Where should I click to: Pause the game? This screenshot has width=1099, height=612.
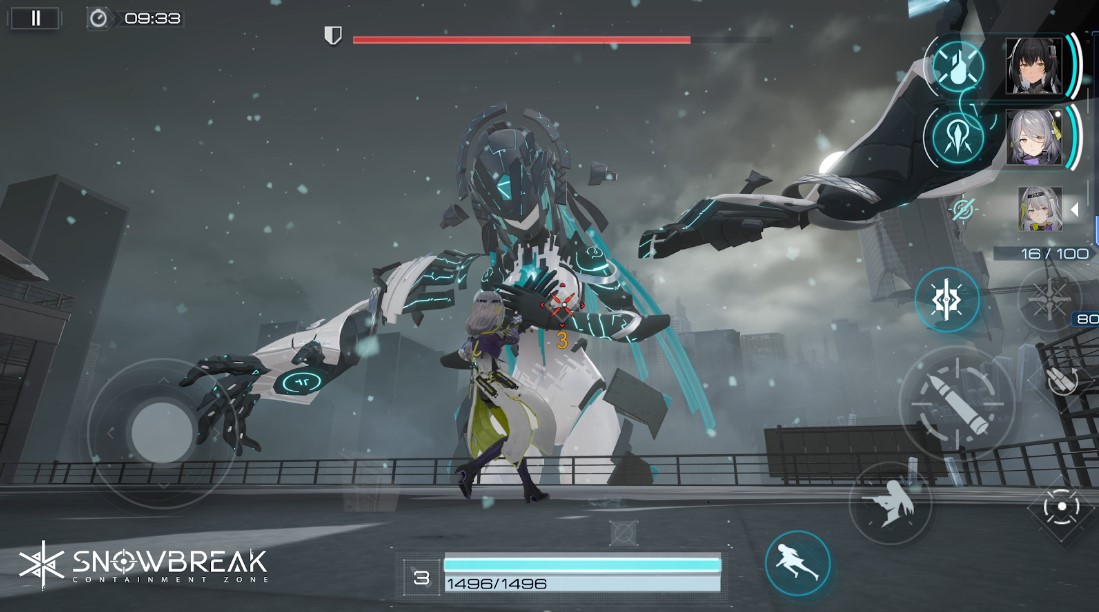click(x=35, y=18)
